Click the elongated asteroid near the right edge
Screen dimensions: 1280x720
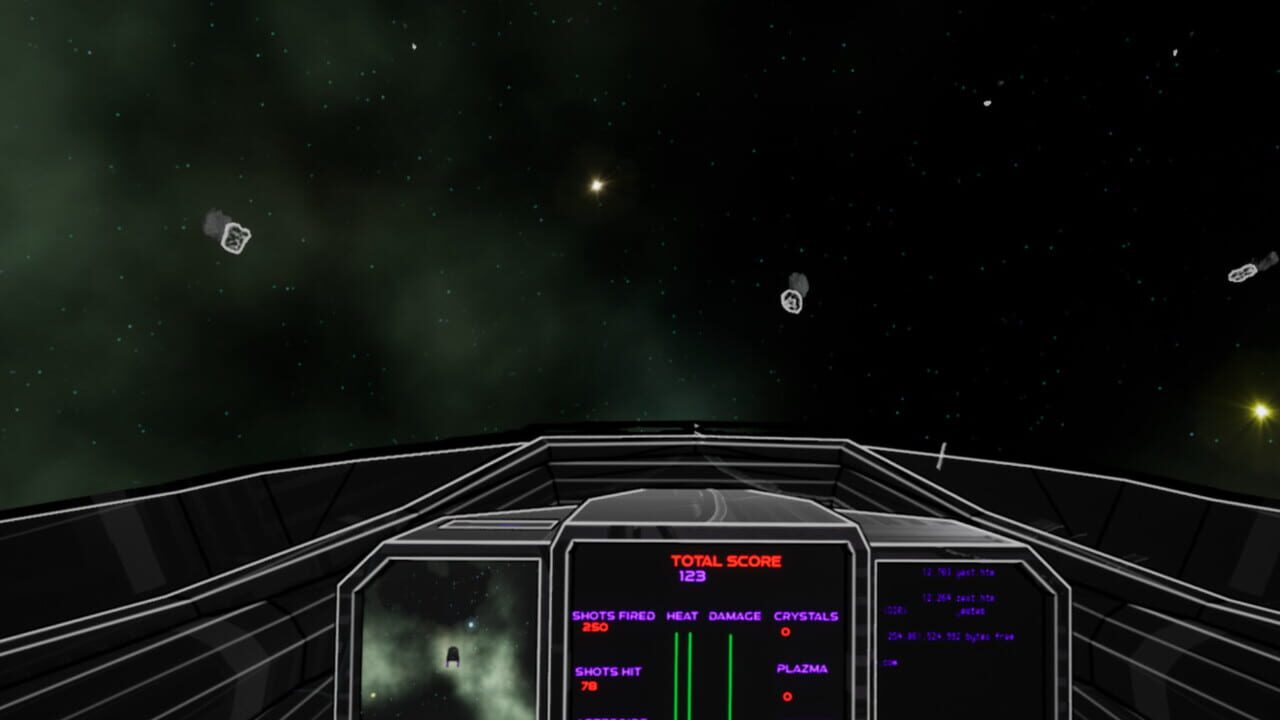(x=1243, y=271)
